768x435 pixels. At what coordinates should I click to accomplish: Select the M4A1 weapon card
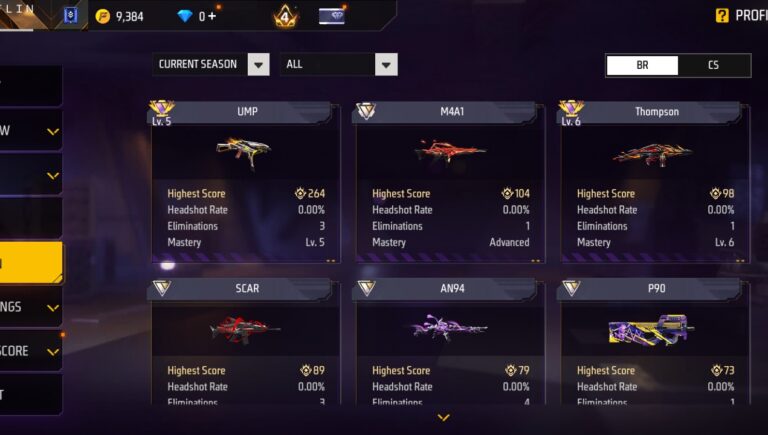click(450, 182)
